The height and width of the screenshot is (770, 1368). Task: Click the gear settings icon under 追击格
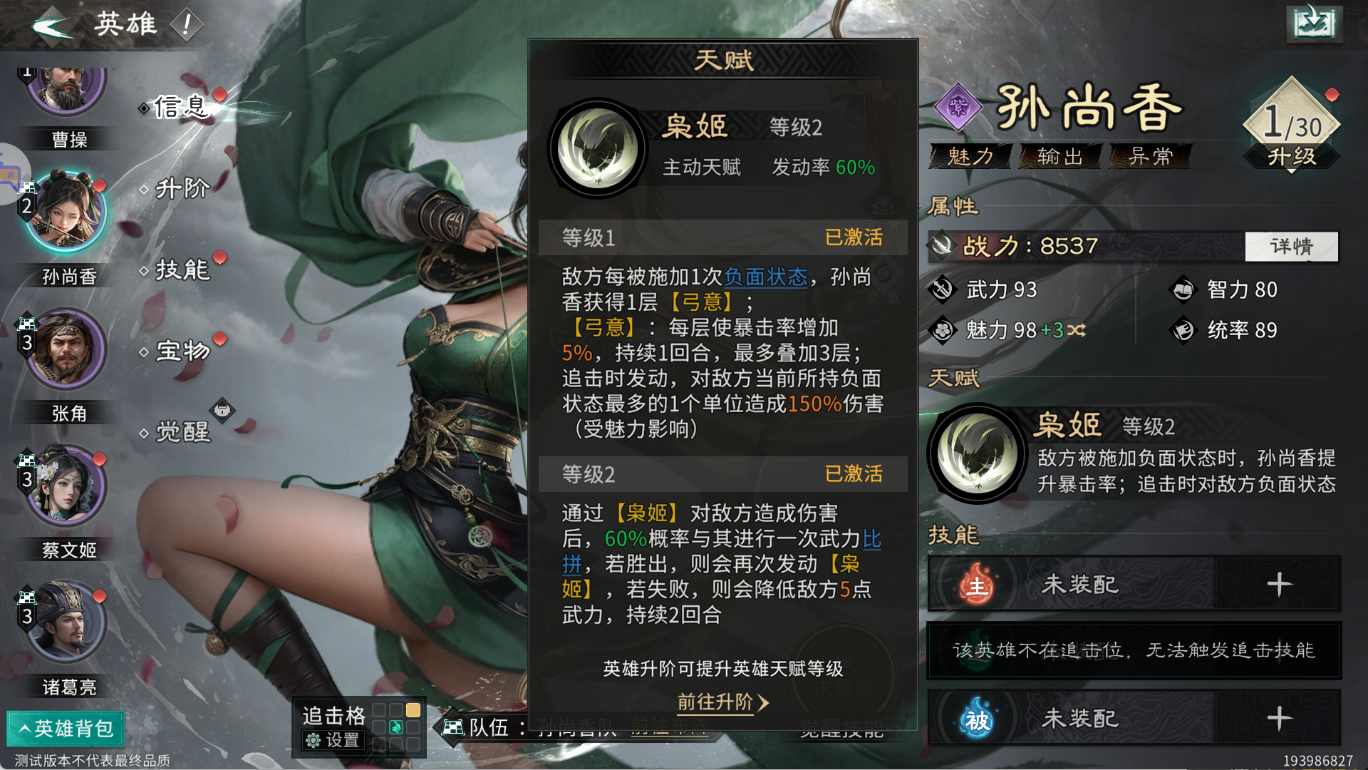(313, 741)
